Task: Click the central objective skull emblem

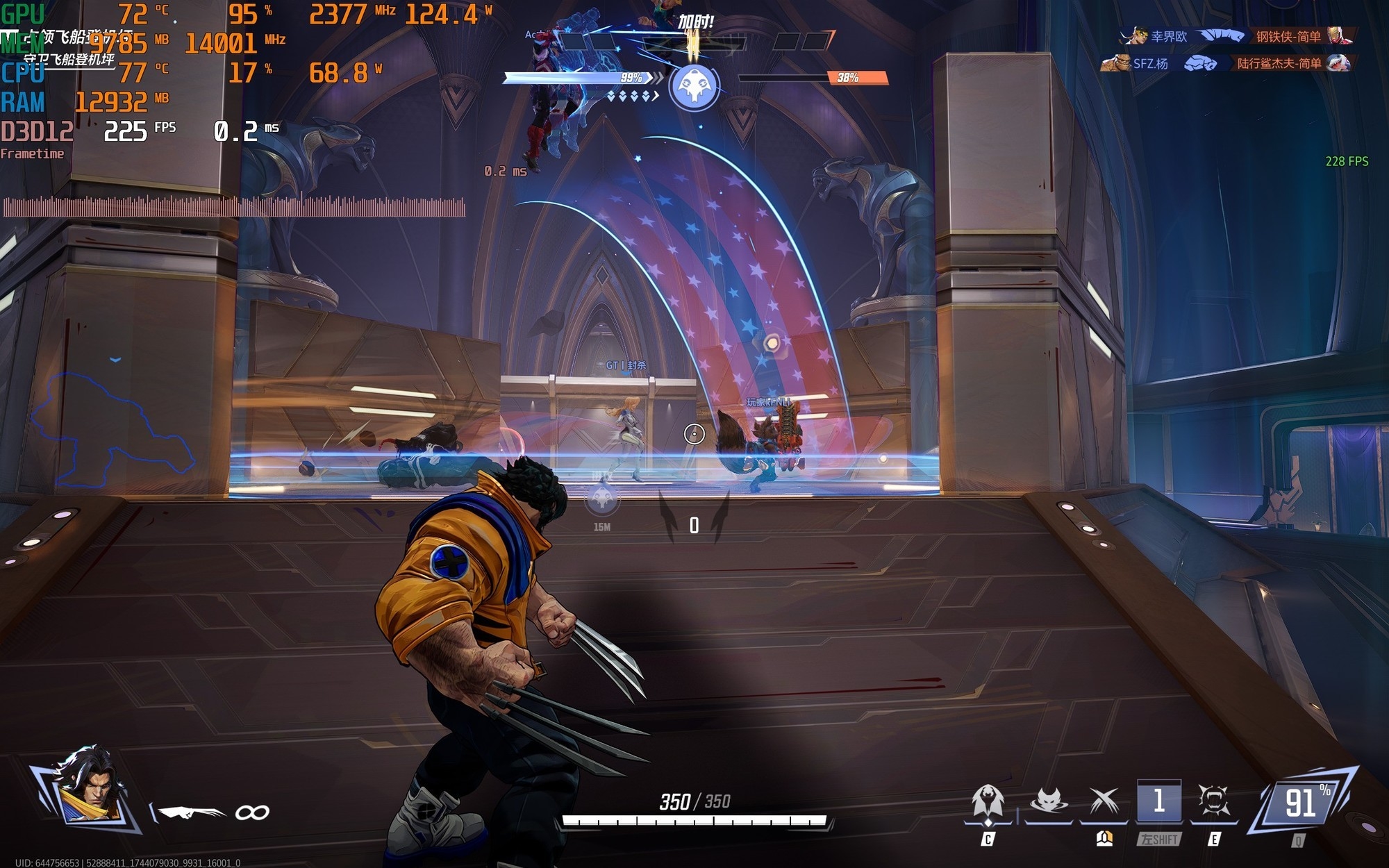Action: [x=694, y=87]
